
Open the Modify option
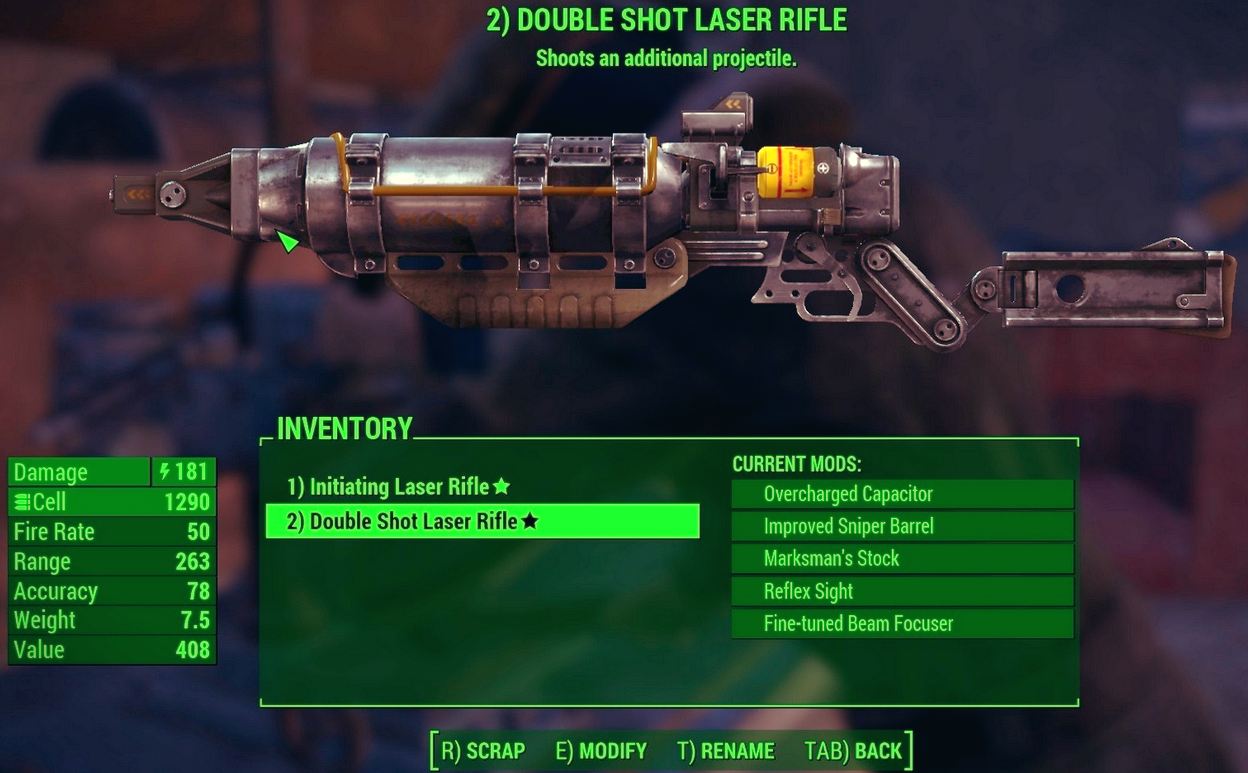click(x=602, y=751)
